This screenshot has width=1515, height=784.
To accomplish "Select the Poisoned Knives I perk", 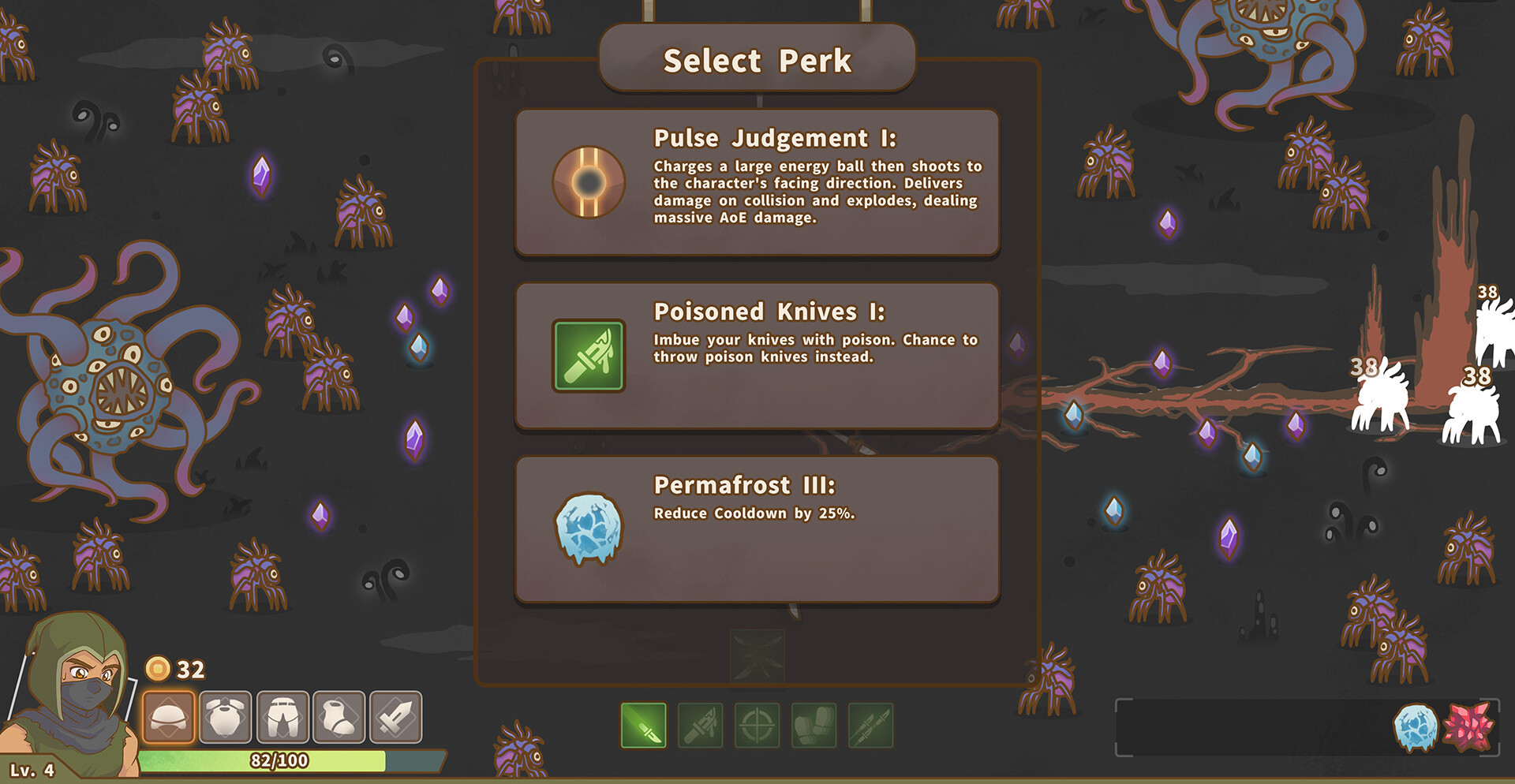I will pos(757,356).
